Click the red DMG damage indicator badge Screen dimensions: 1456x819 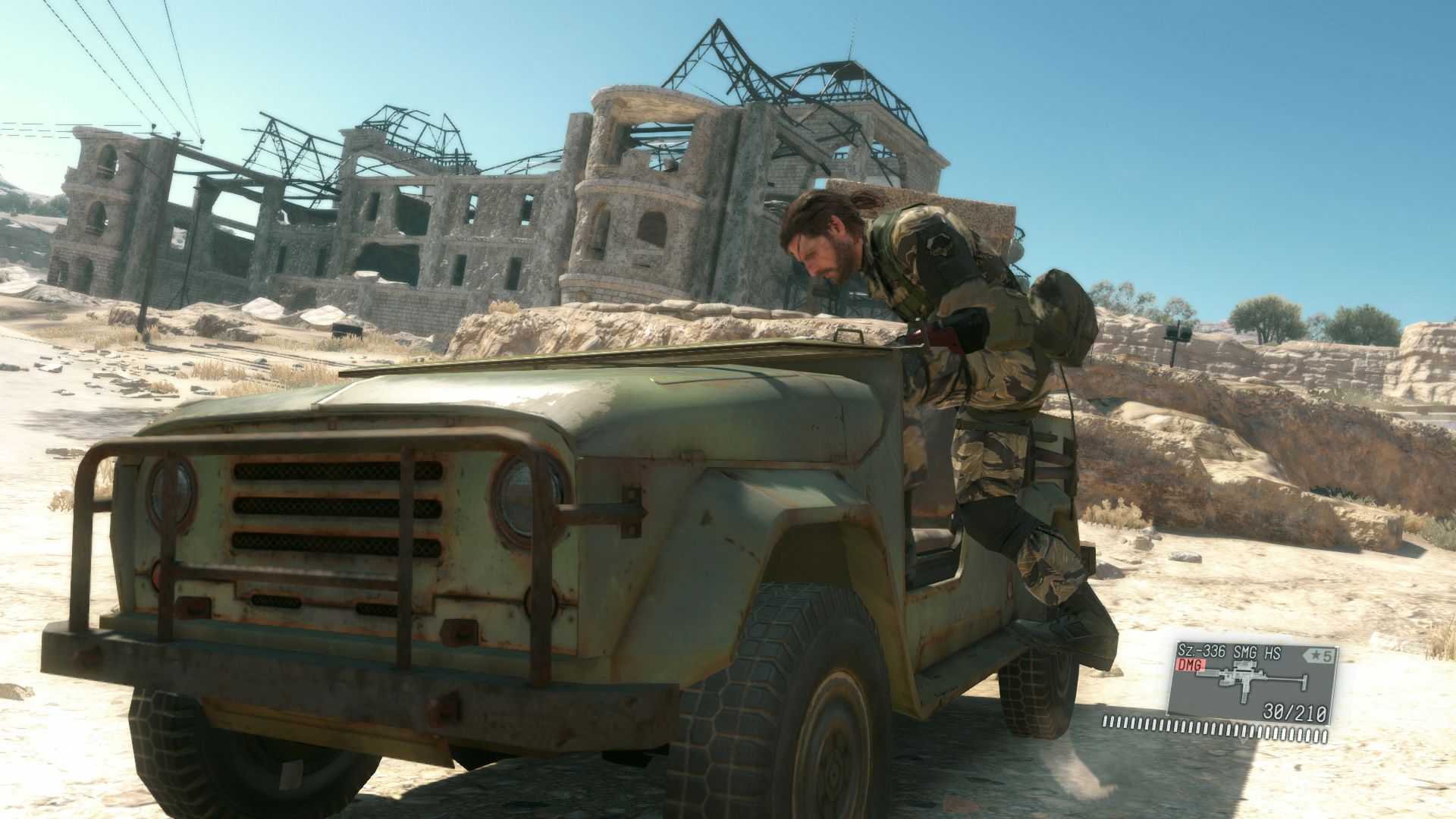click(x=1191, y=665)
